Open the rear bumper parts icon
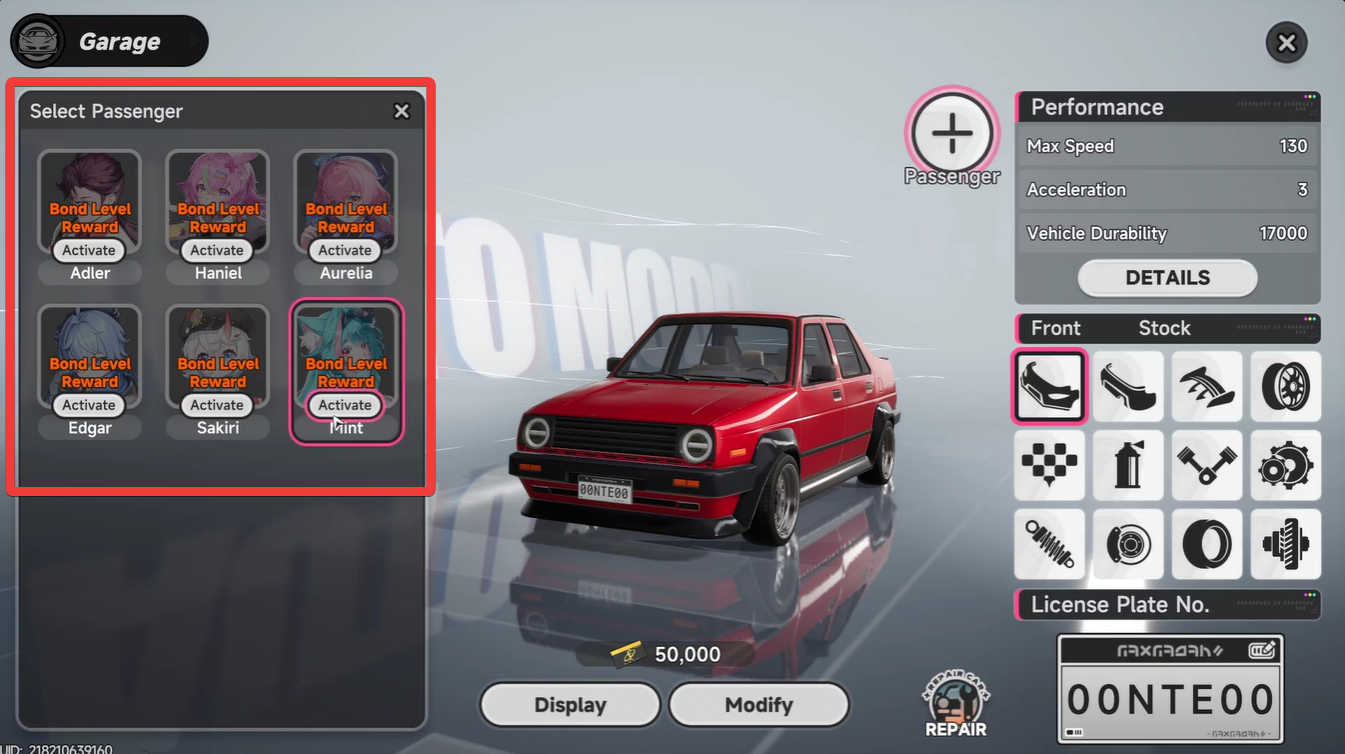 [1128, 386]
